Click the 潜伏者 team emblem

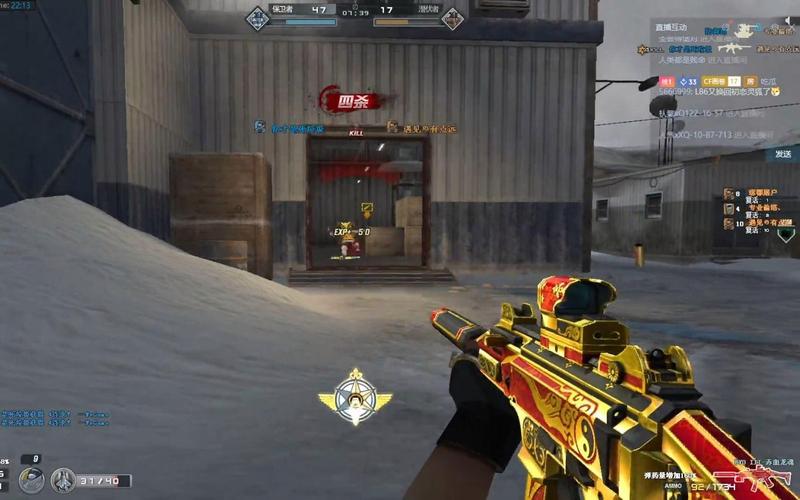coord(452,18)
